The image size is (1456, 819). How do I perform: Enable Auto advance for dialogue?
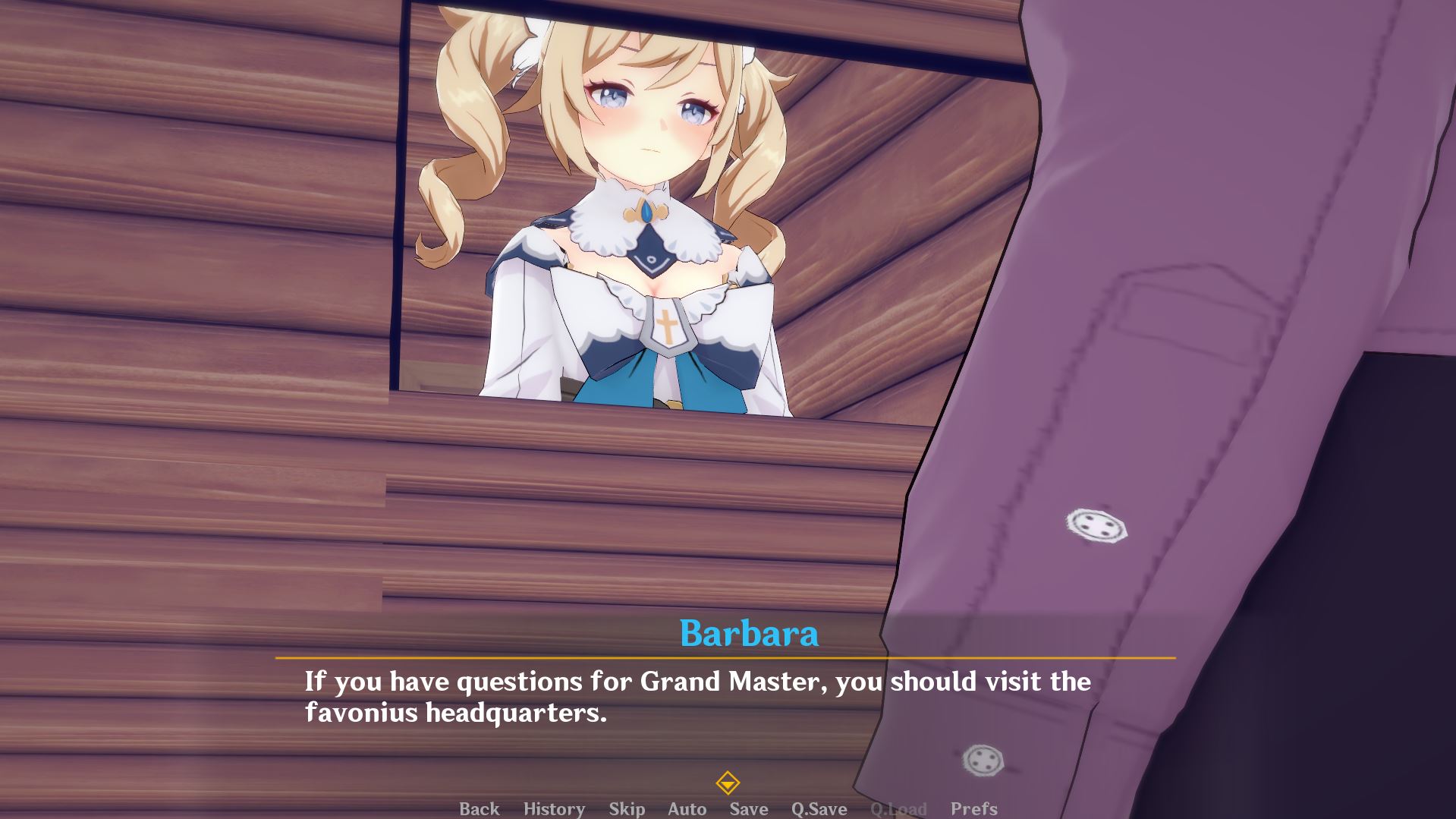click(x=687, y=808)
